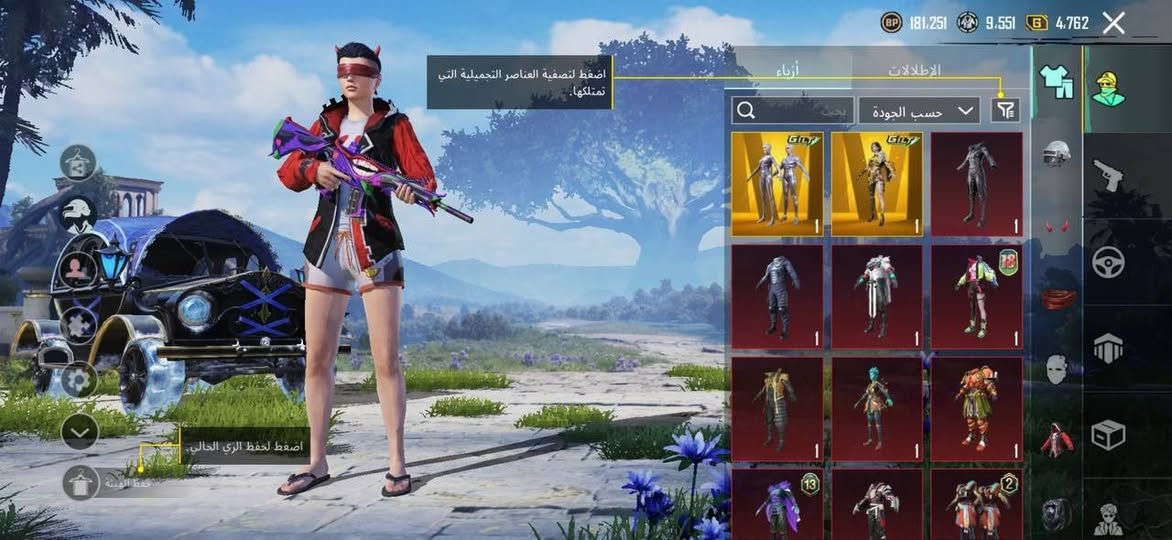Open the حسب الجودة sort dropdown
Screen dimensions: 1172x540
point(919,111)
